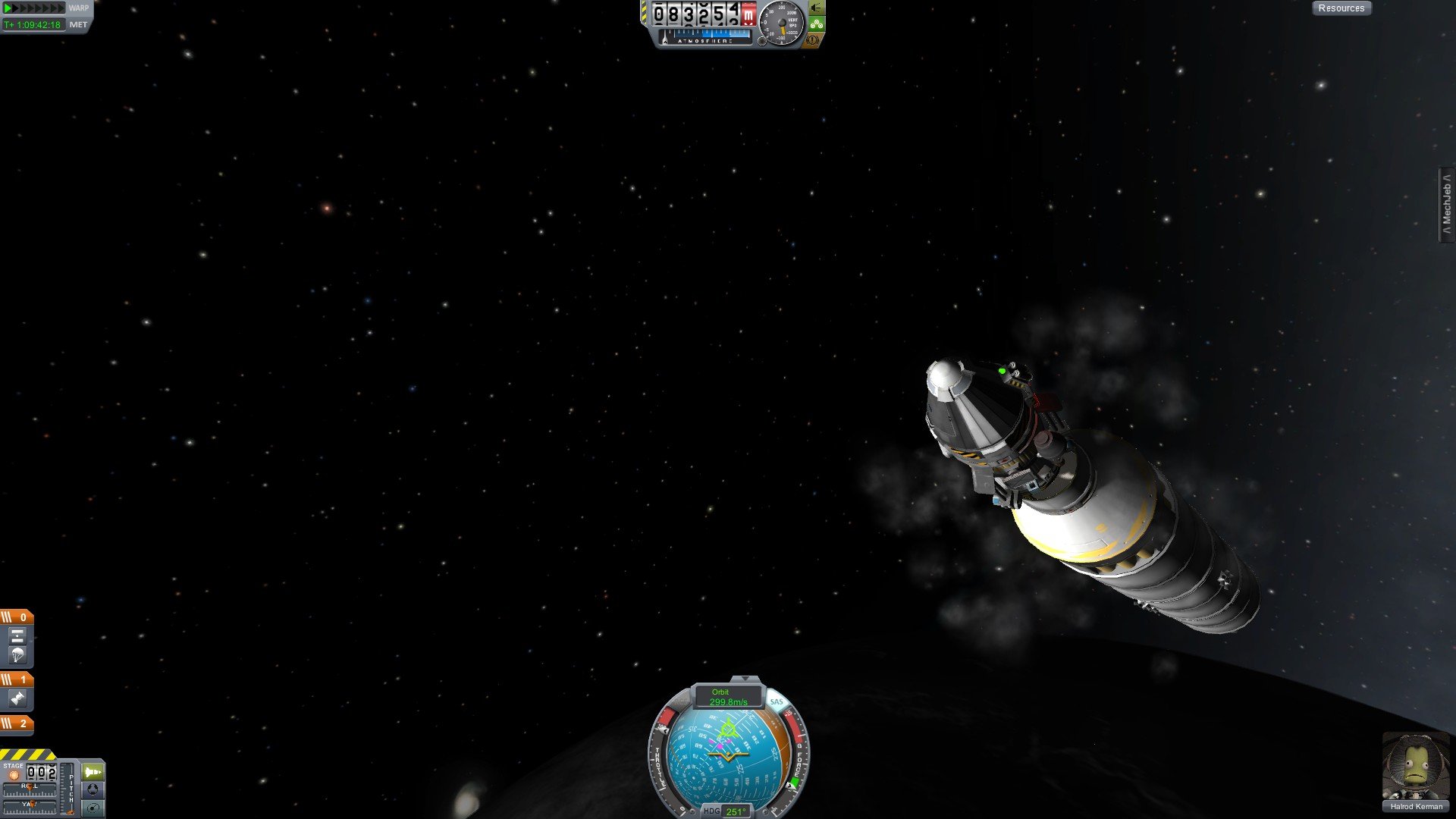1456x819 pixels.
Task: Click the orange stage activation light
Action: pos(14,775)
